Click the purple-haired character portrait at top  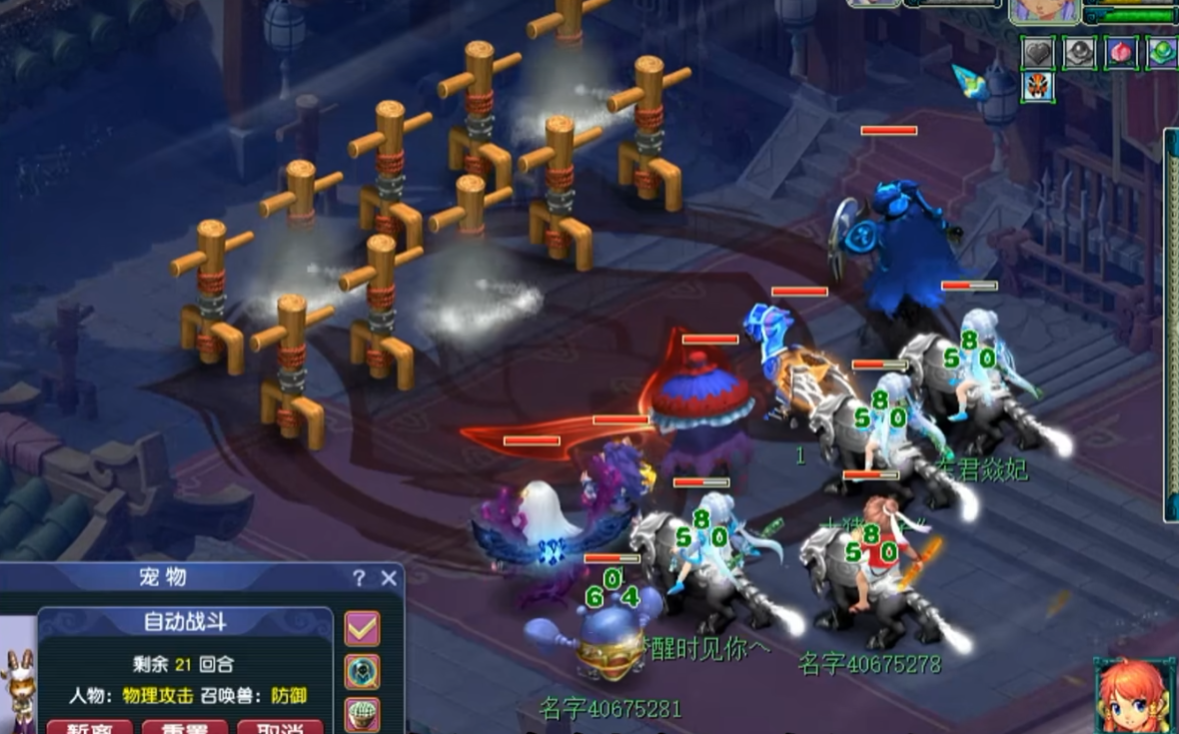1043,11
